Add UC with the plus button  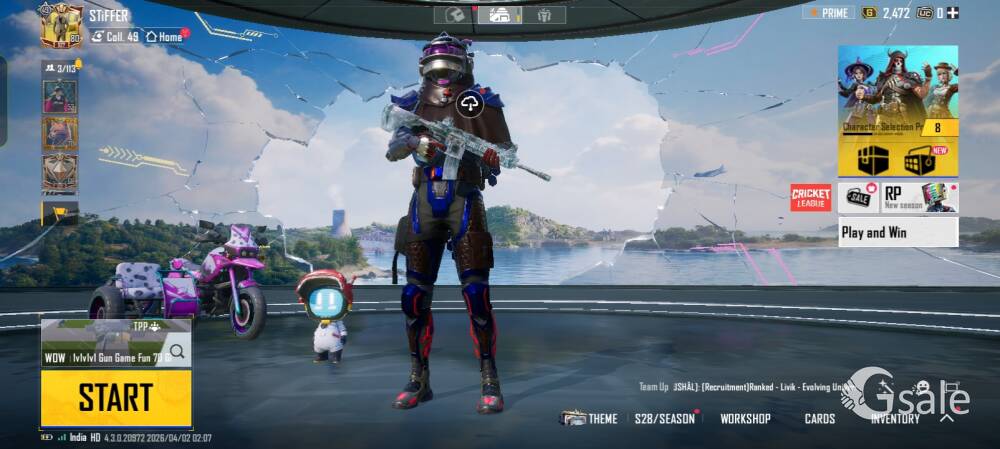point(953,13)
